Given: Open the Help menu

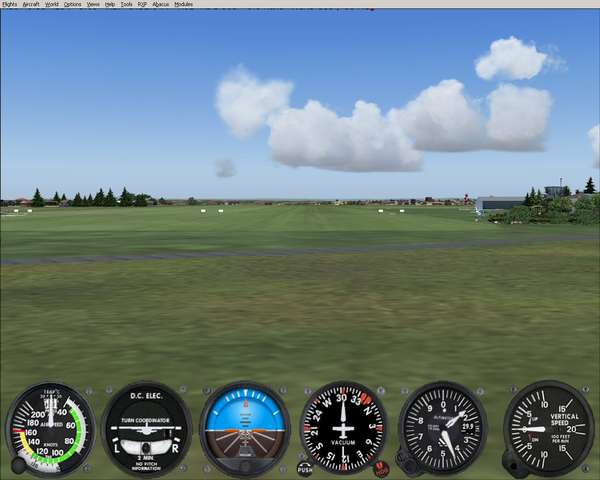Looking at the screenshot, I should [x=110, y=4].
